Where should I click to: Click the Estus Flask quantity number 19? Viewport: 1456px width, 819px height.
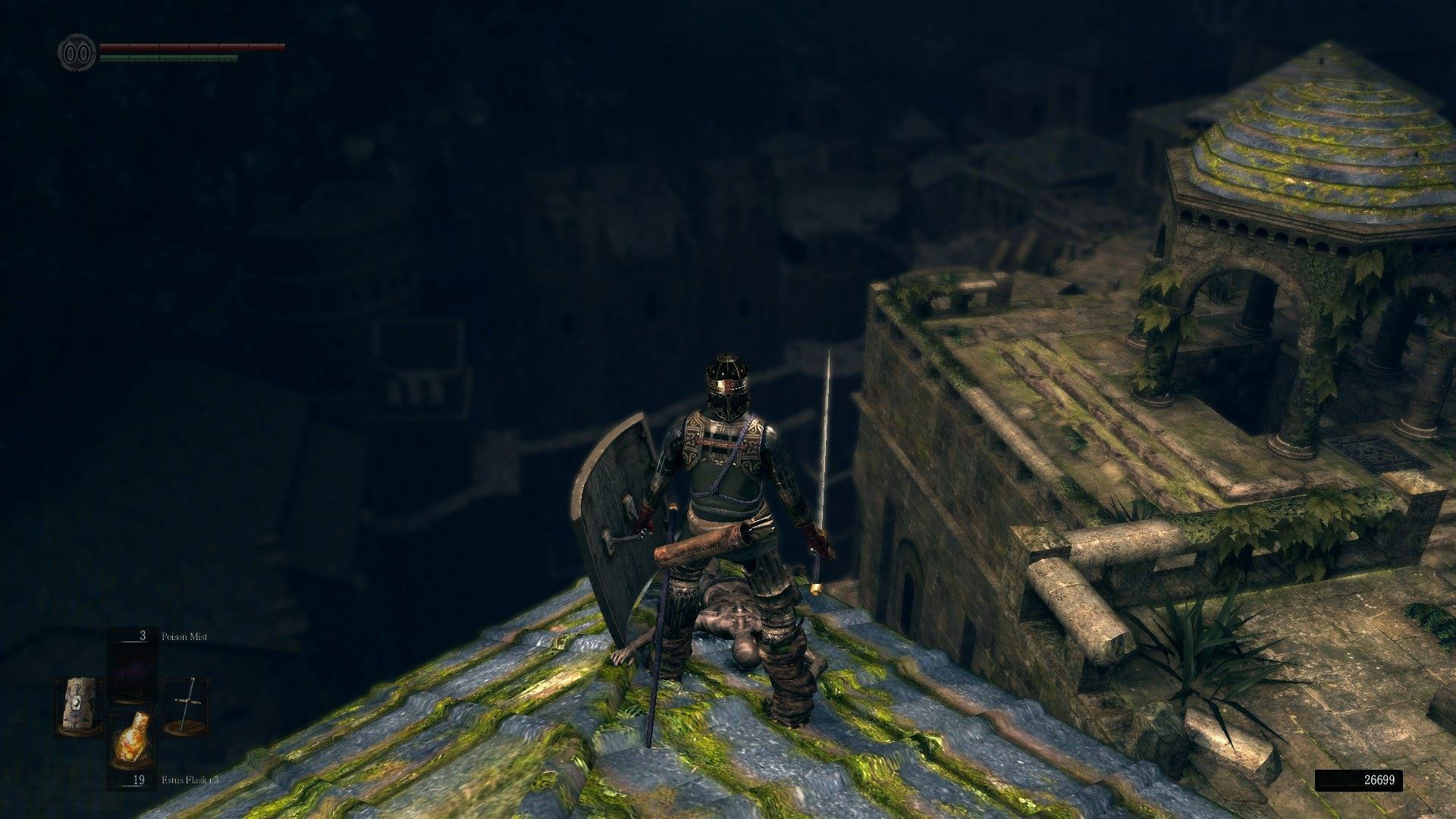tap(139, 780)
